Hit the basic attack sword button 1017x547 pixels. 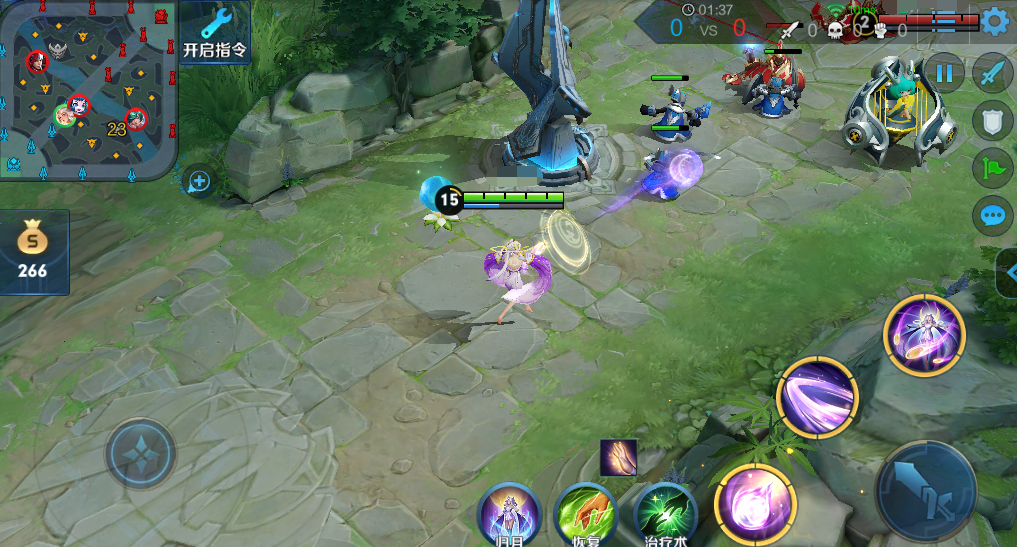click(926, 490)
